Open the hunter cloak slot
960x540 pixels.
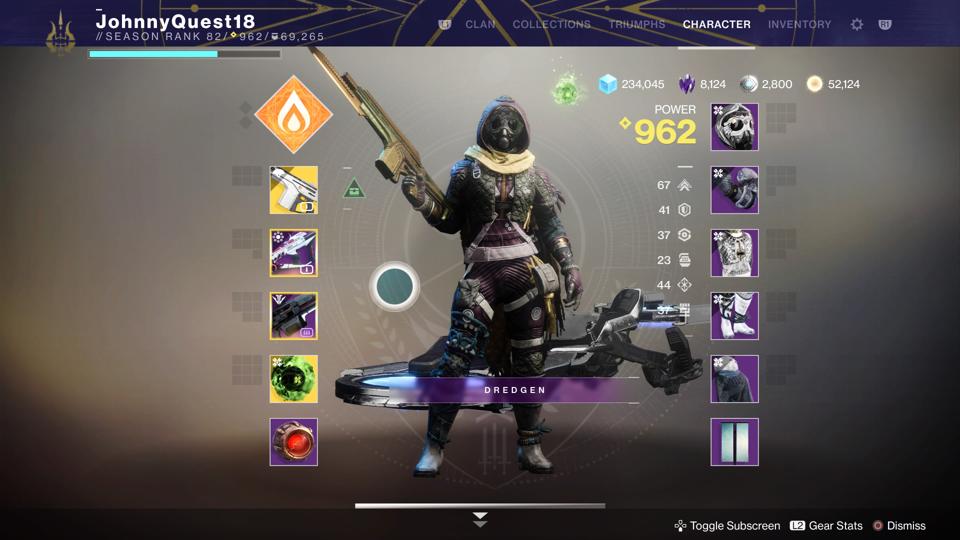click(x=734, y=379)
